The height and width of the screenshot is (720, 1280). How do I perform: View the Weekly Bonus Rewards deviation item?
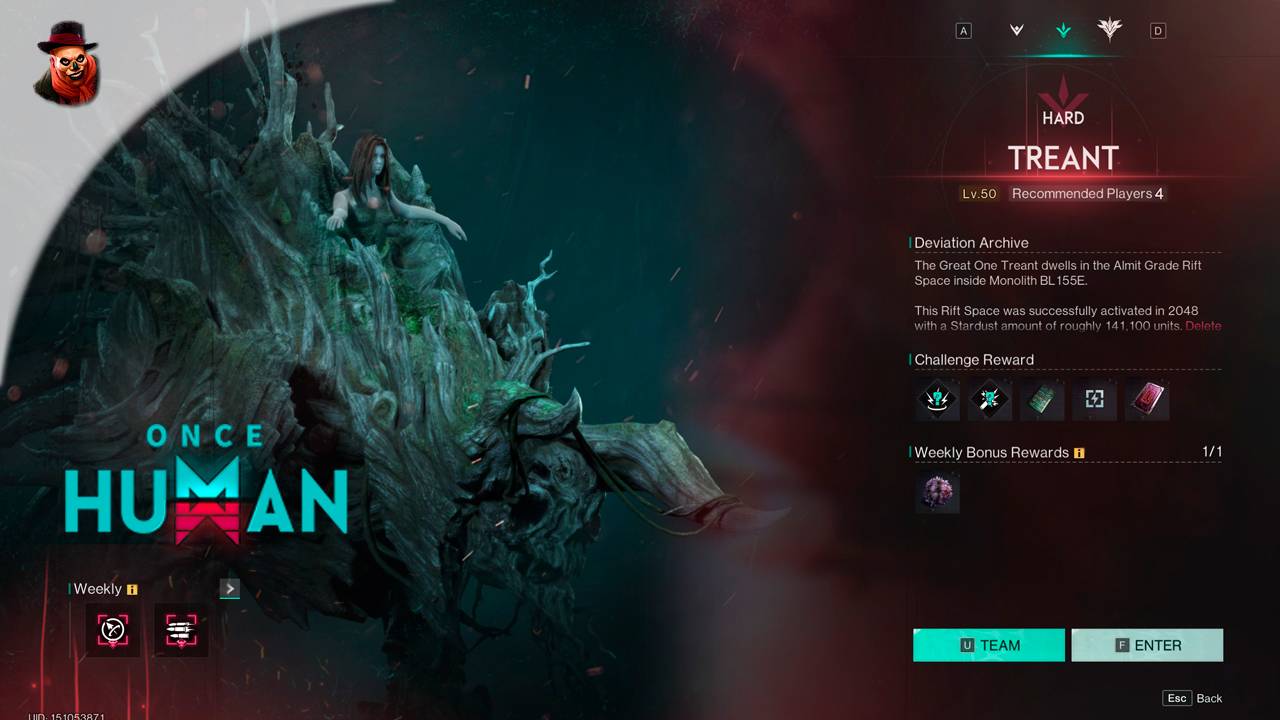(x=937, y=493)
